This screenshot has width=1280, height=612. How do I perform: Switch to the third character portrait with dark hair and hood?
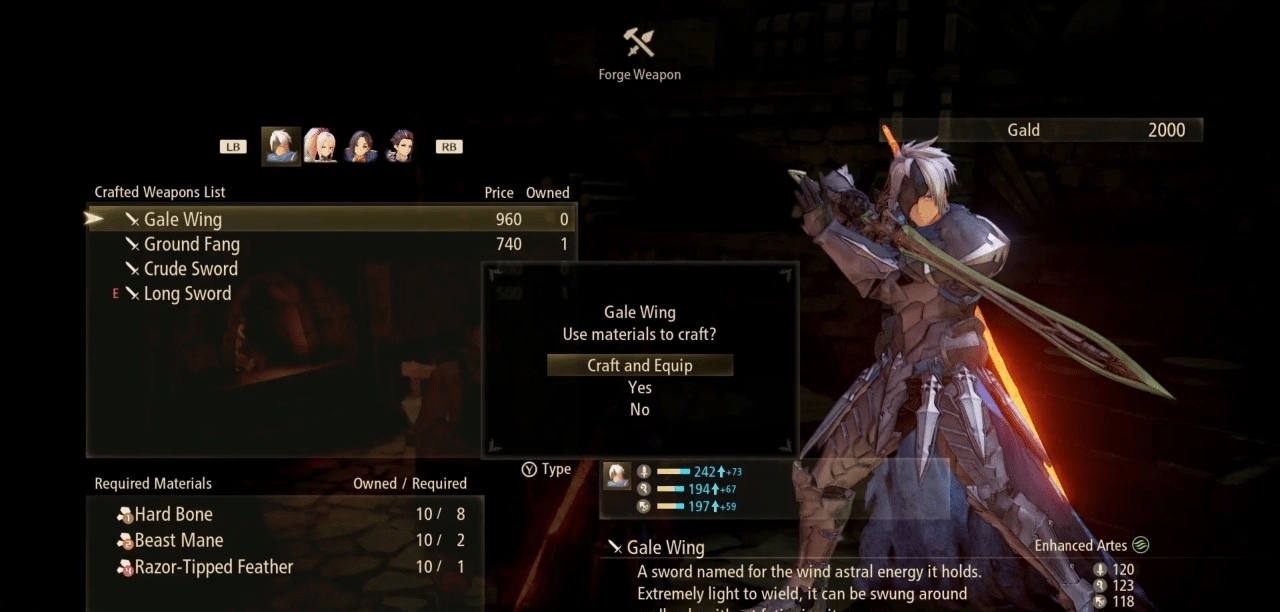(360, 146)
